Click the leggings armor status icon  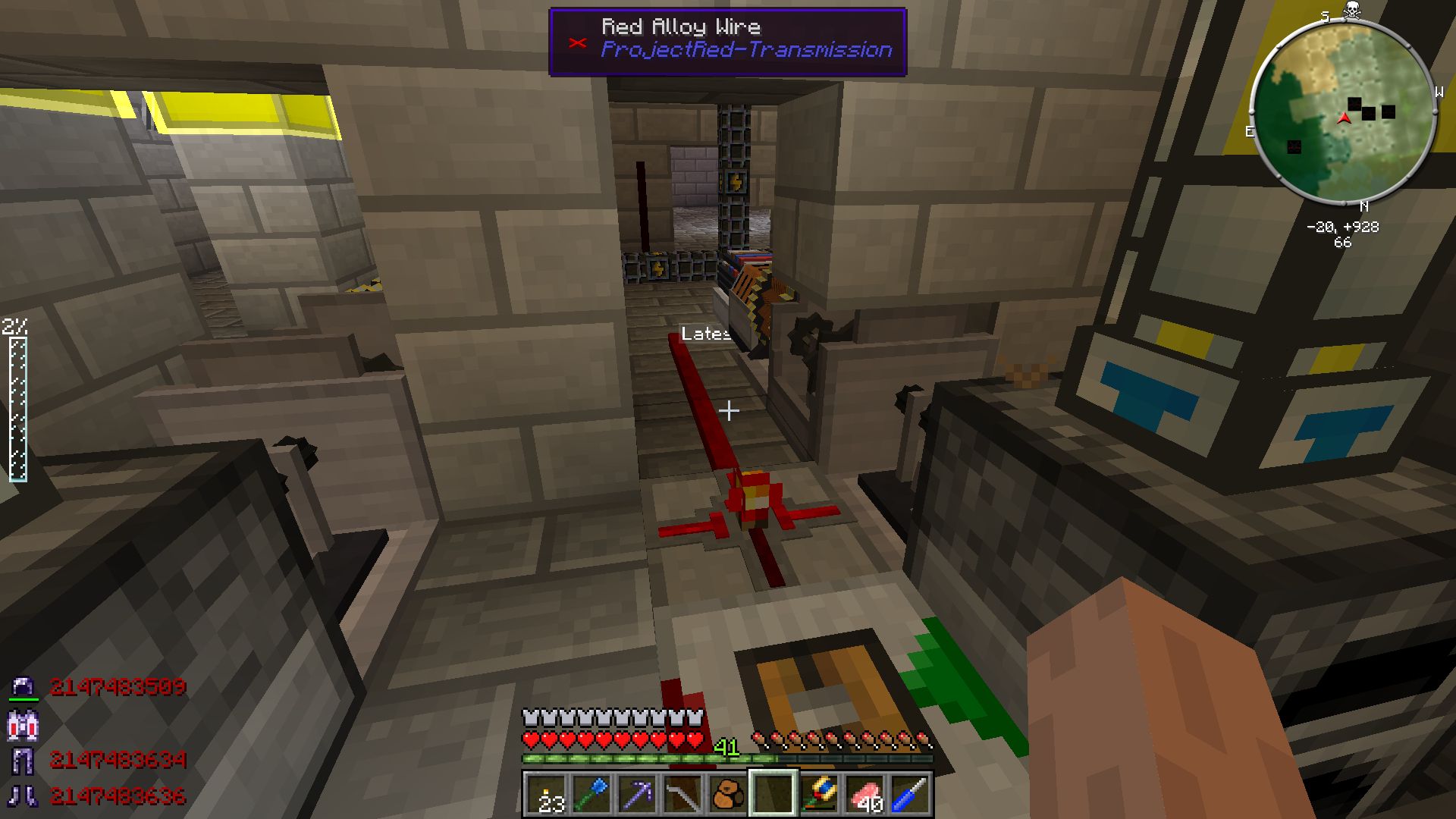coord(21,759)
